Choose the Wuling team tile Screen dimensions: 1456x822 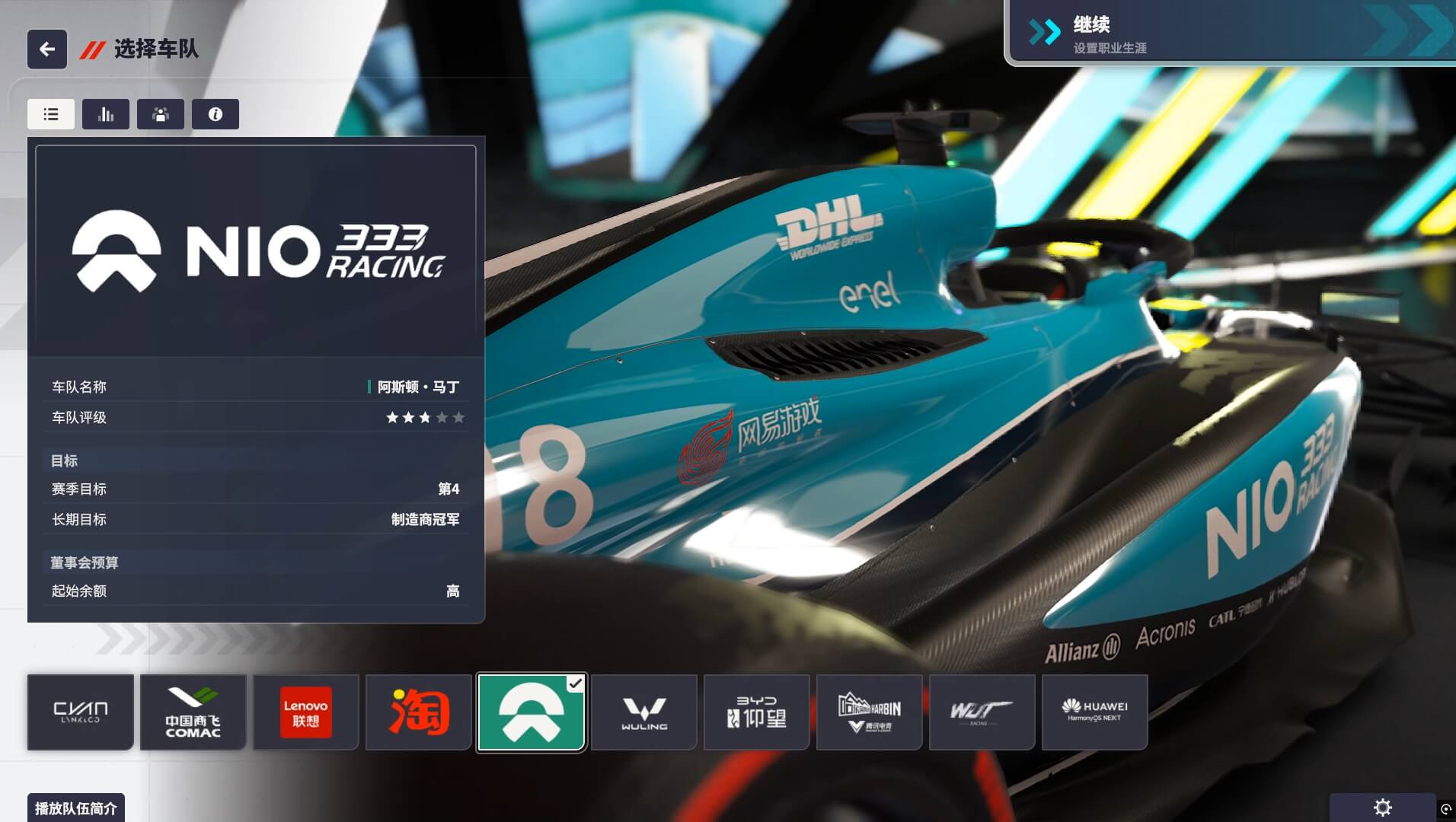click(644, 712)
